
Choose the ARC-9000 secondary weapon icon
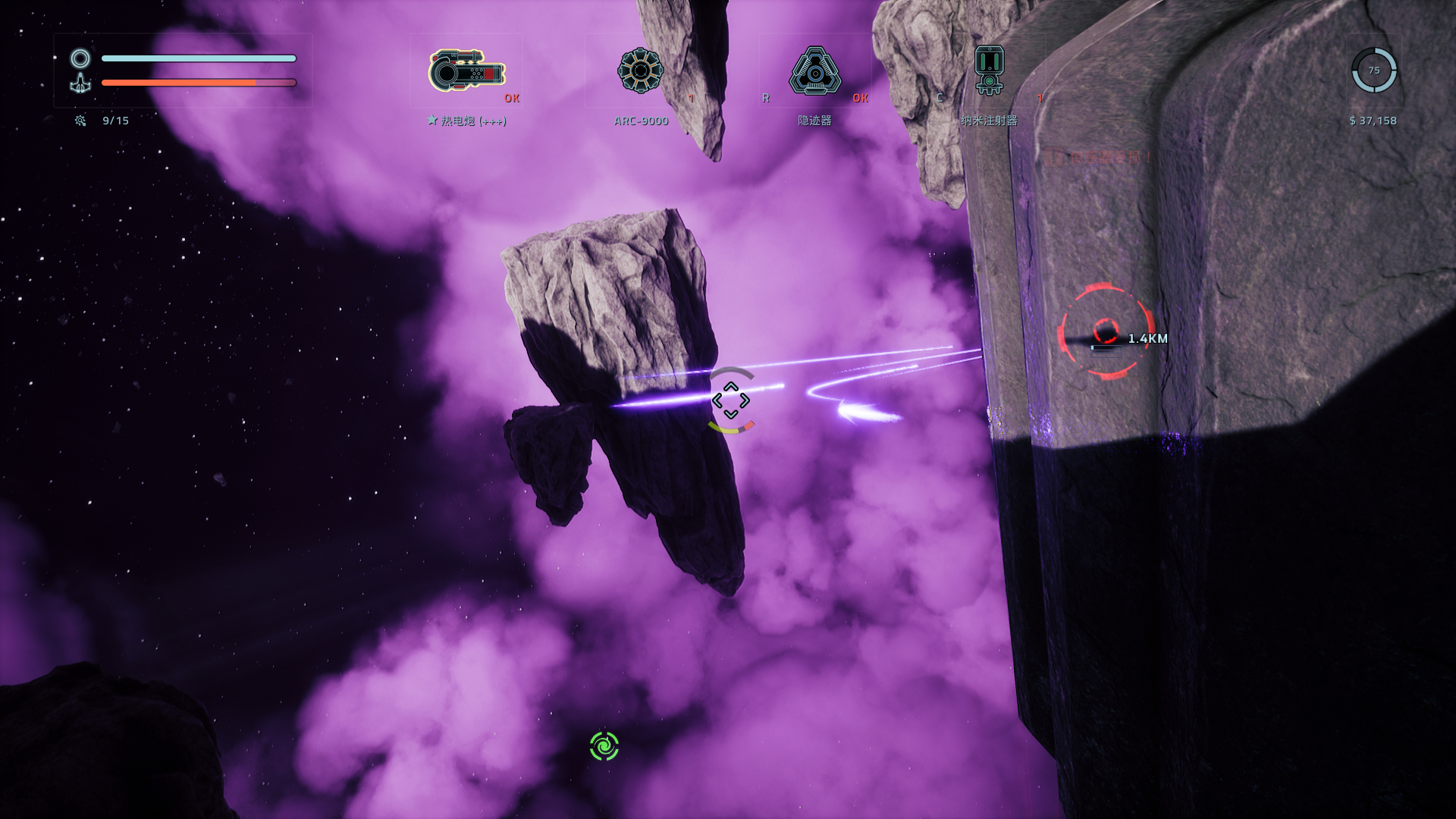pyautogui.click(x=641, y=71)
